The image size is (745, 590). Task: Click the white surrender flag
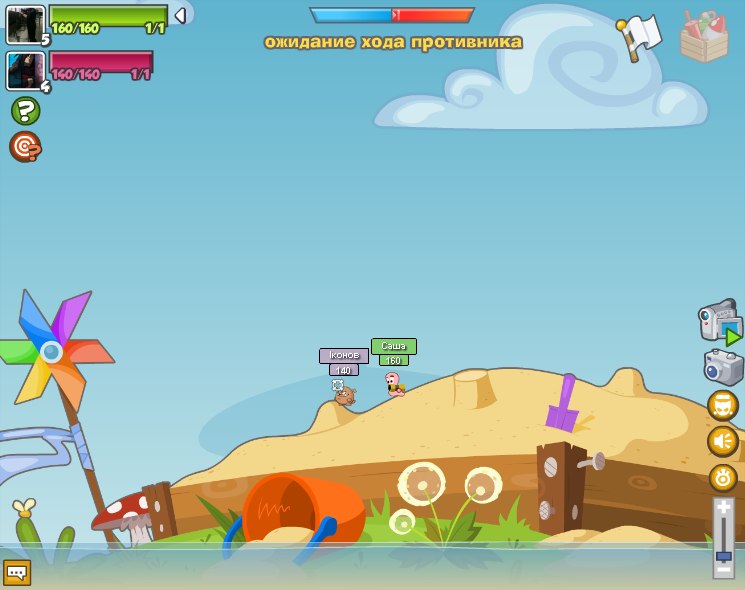[x=640, y=36]
